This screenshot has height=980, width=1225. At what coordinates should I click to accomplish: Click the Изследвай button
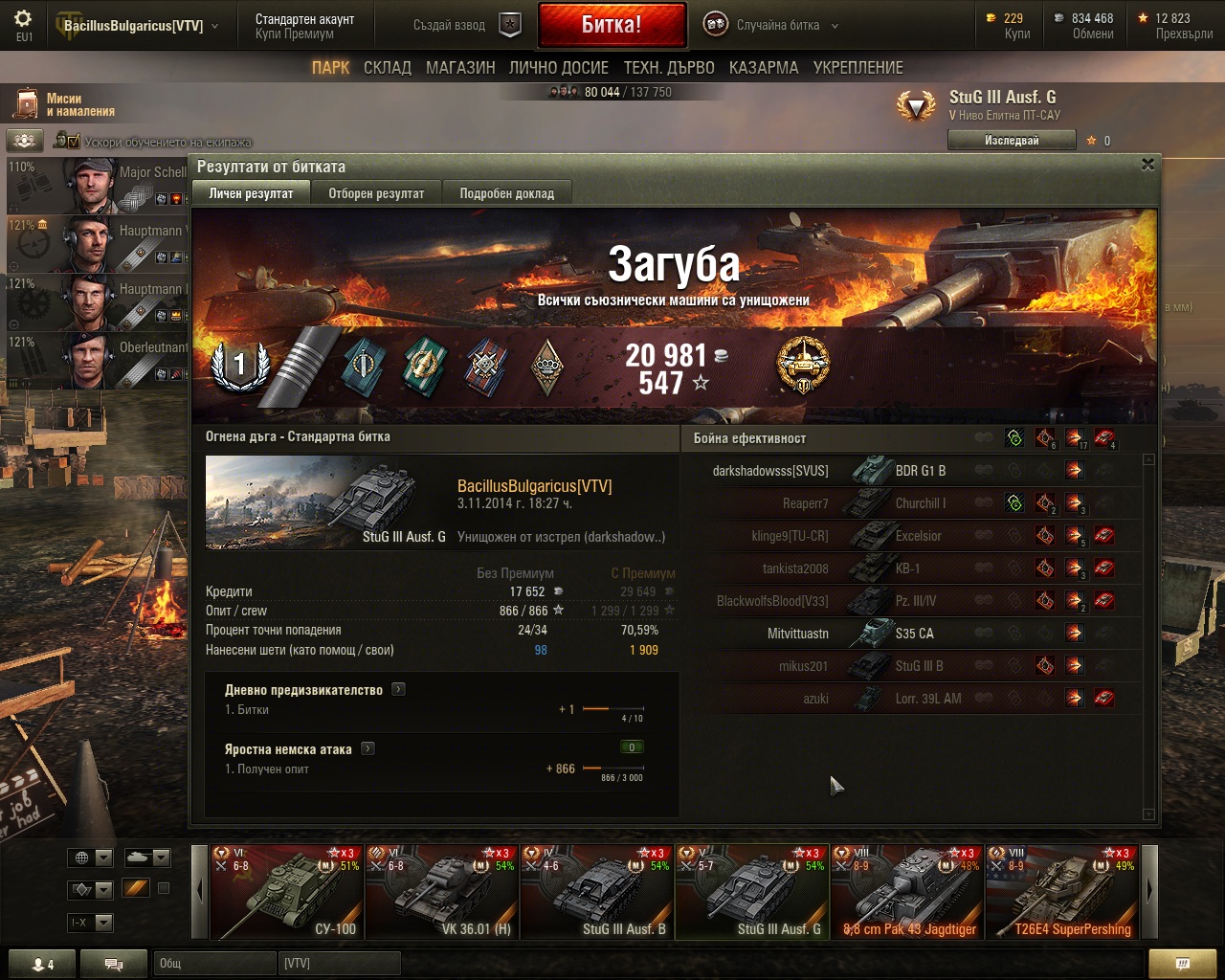(x=1011, y=141)
